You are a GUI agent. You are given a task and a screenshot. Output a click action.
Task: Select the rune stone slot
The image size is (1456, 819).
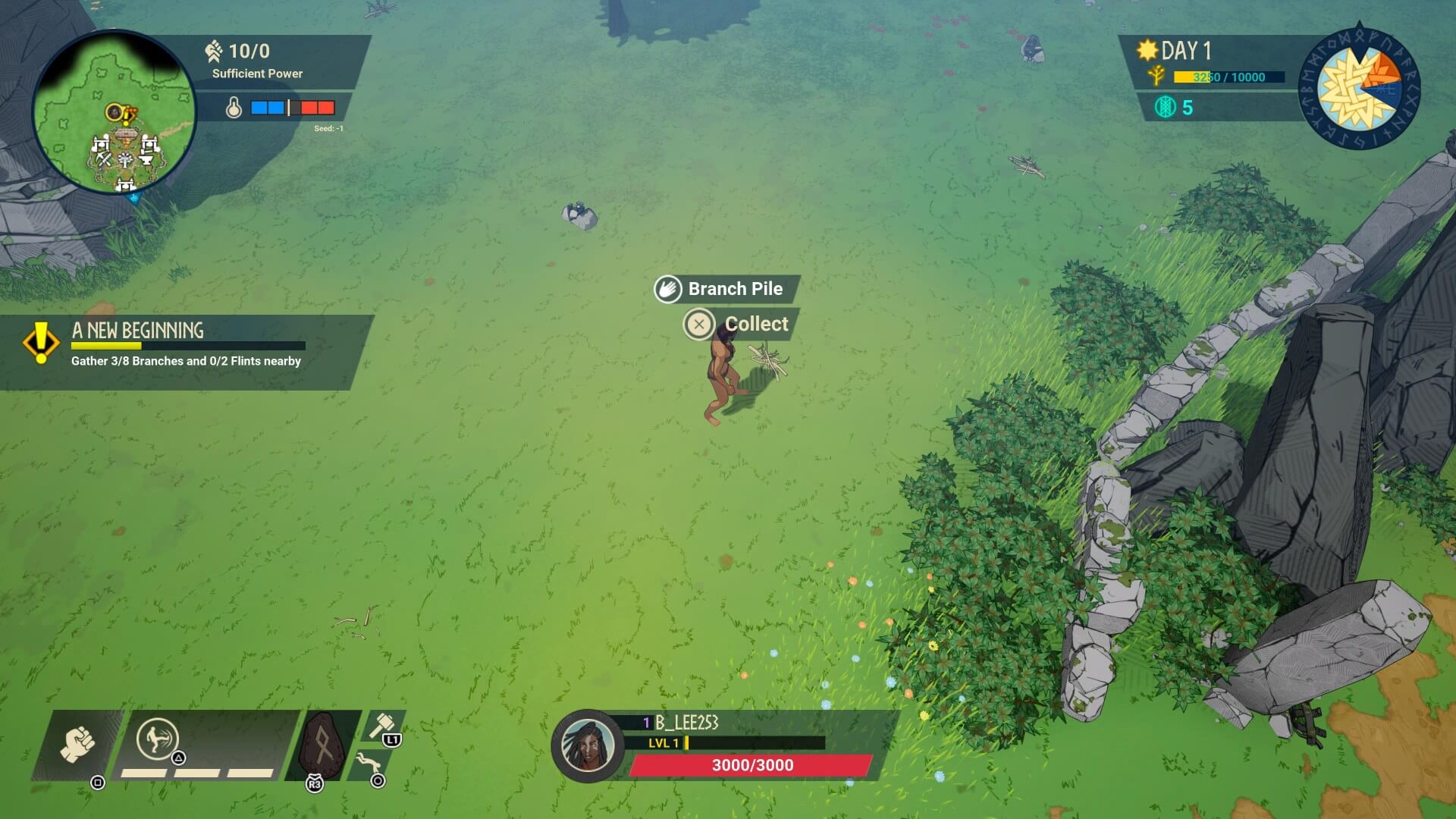pyautogui.click(x=322, y=746)
